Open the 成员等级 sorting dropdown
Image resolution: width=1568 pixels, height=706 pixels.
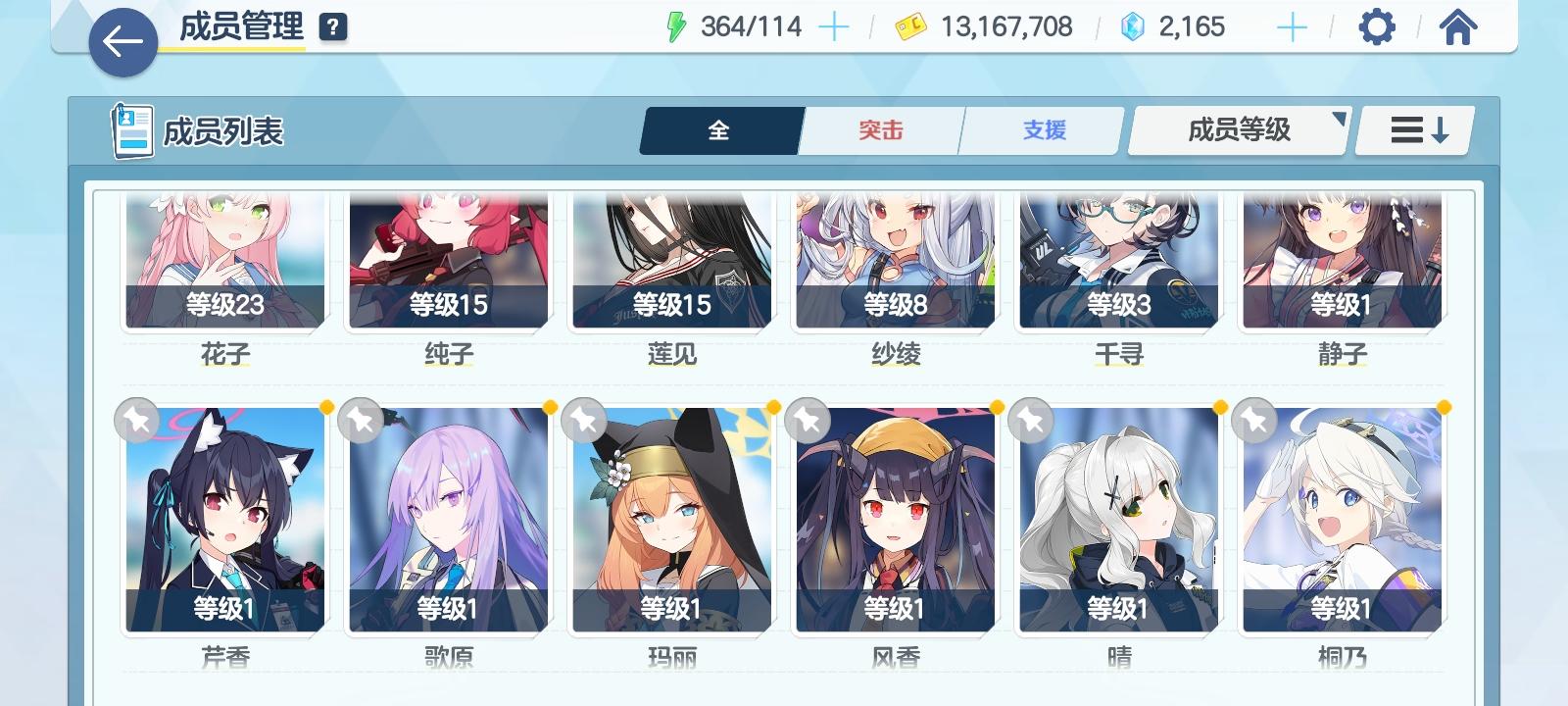[x=1237, y=128]
